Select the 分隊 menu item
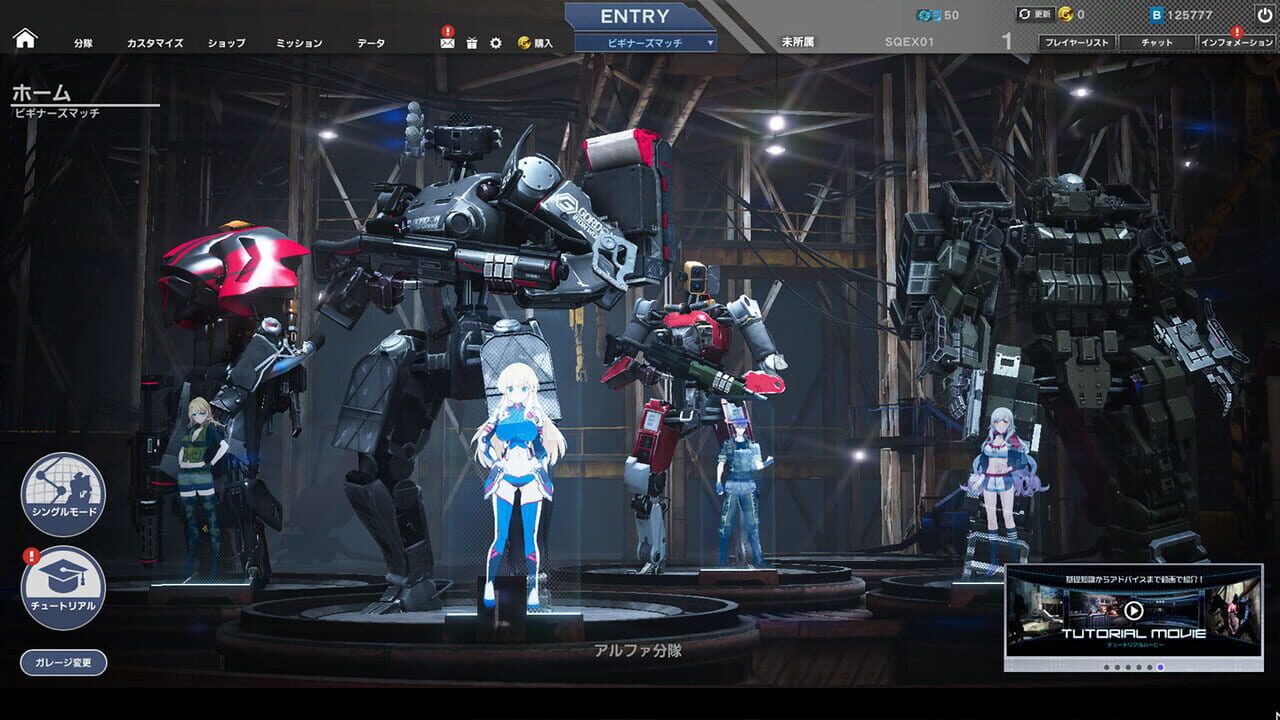The height and width of the screenshot is (720, 1280). (x=84, y=42)
